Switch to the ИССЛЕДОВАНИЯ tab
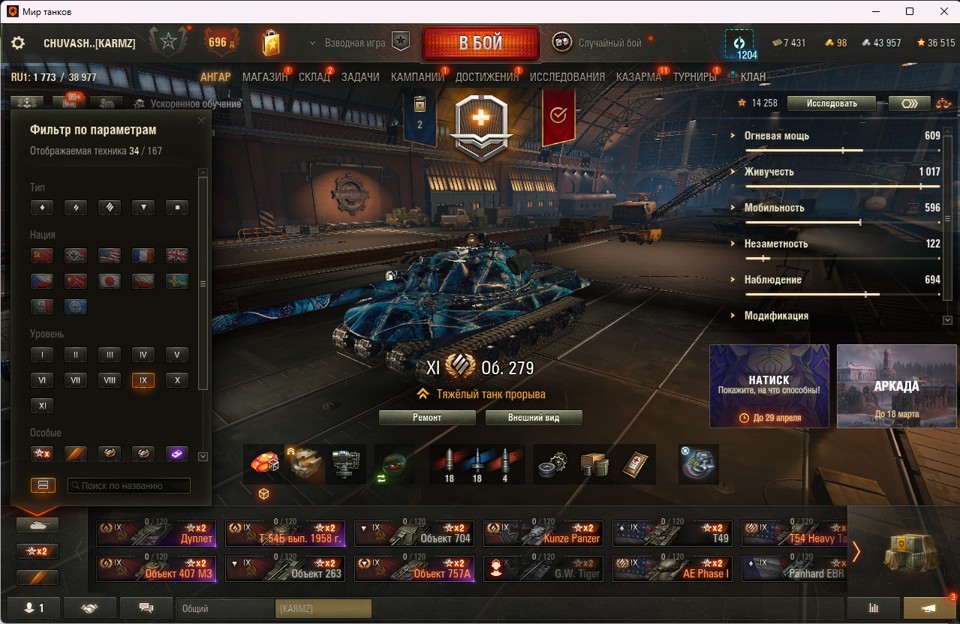 click(x=567, y=77)
